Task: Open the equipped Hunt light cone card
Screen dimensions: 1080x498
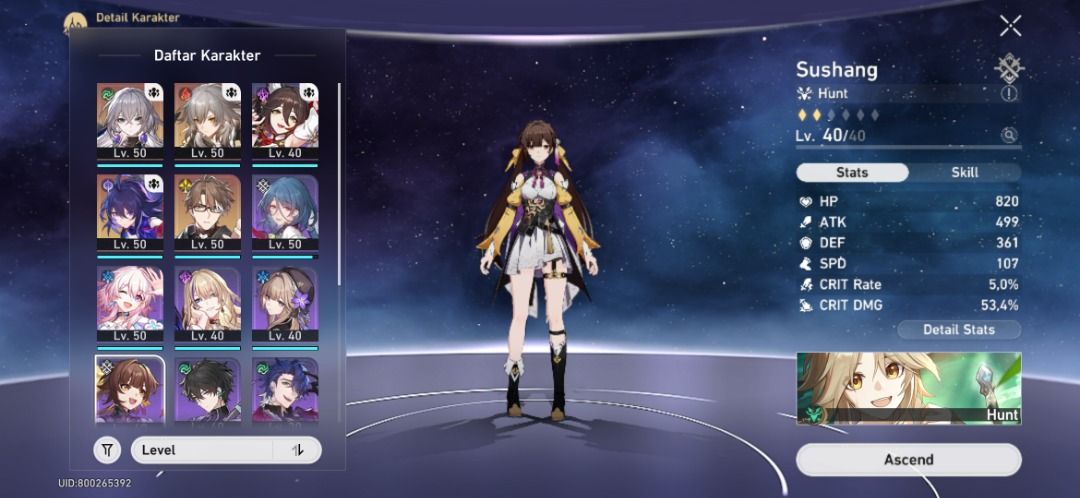Action: click(x=908, y=388)
